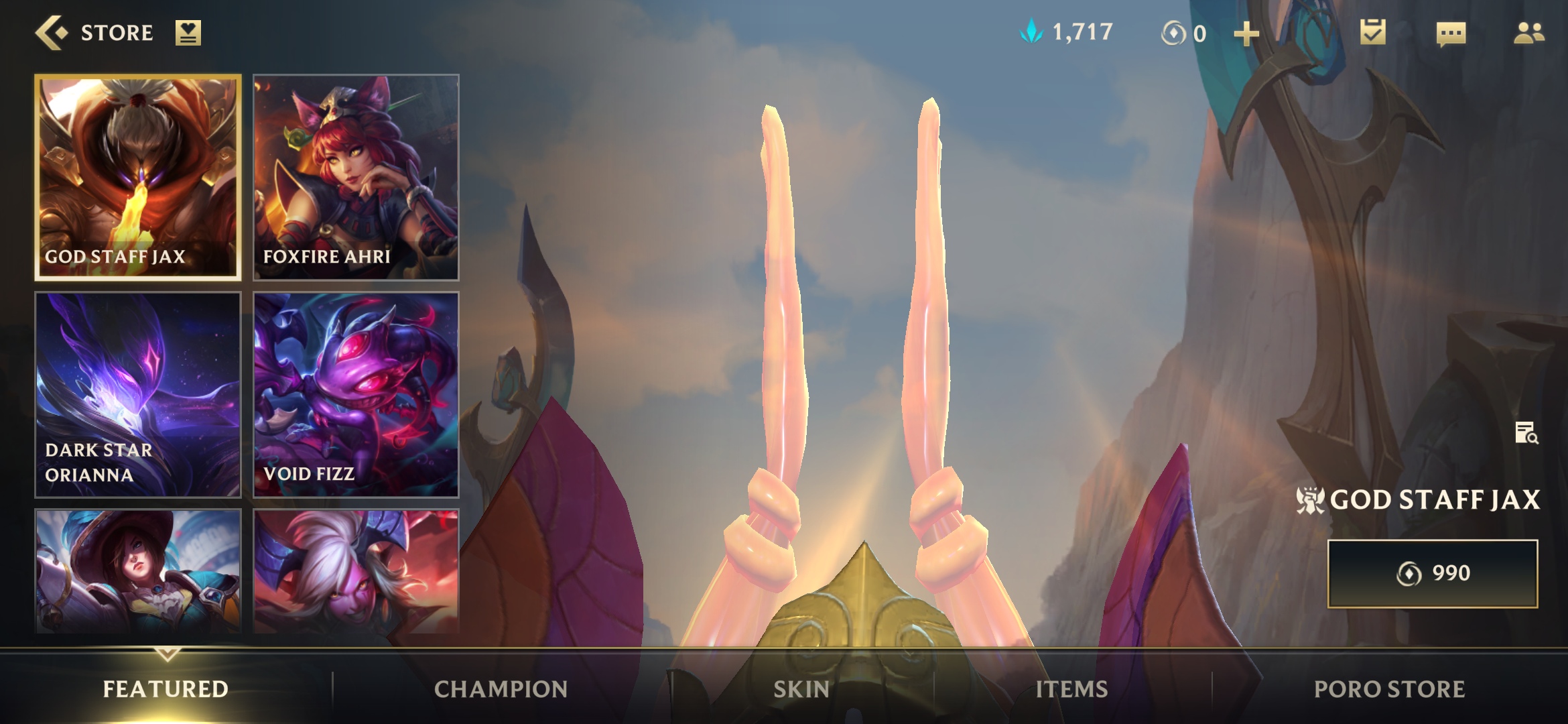Add more Wild Cores with the plus button
1568x724 pixels.
click(x=1246, y=34)
